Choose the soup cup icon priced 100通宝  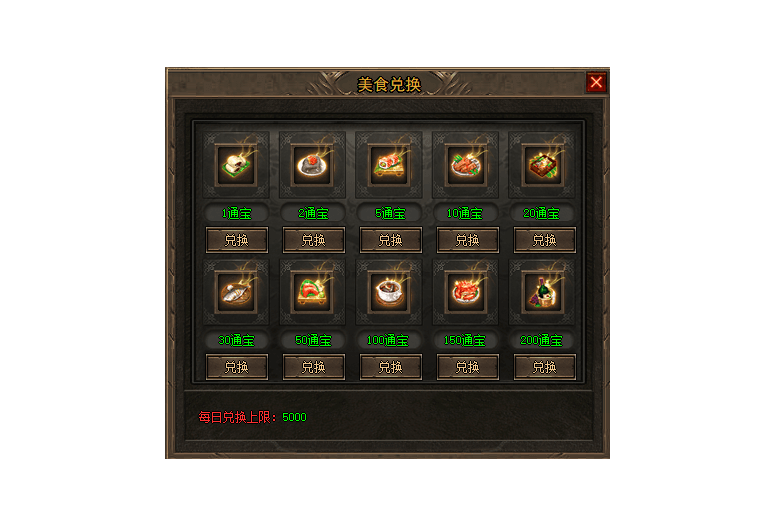(390, 292)
